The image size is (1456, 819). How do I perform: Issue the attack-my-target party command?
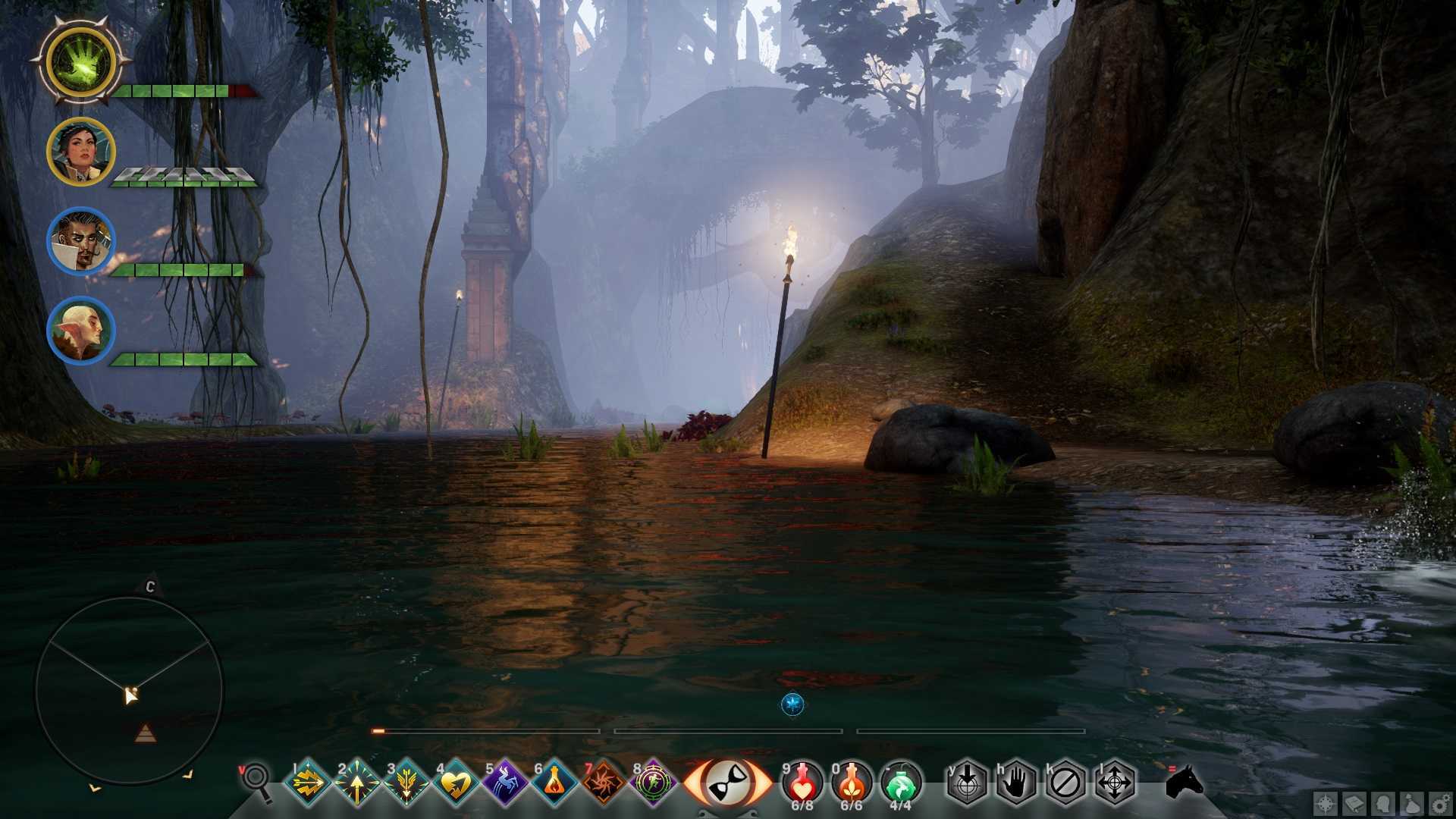pyautogui.click(x=968, y=782)
